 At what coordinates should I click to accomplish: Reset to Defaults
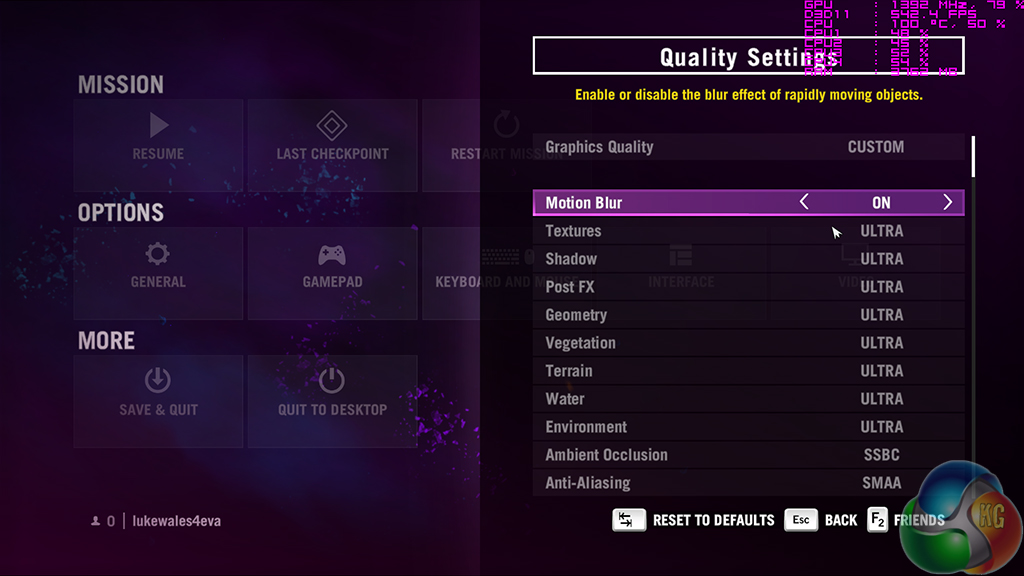click(x=694, y=520)
